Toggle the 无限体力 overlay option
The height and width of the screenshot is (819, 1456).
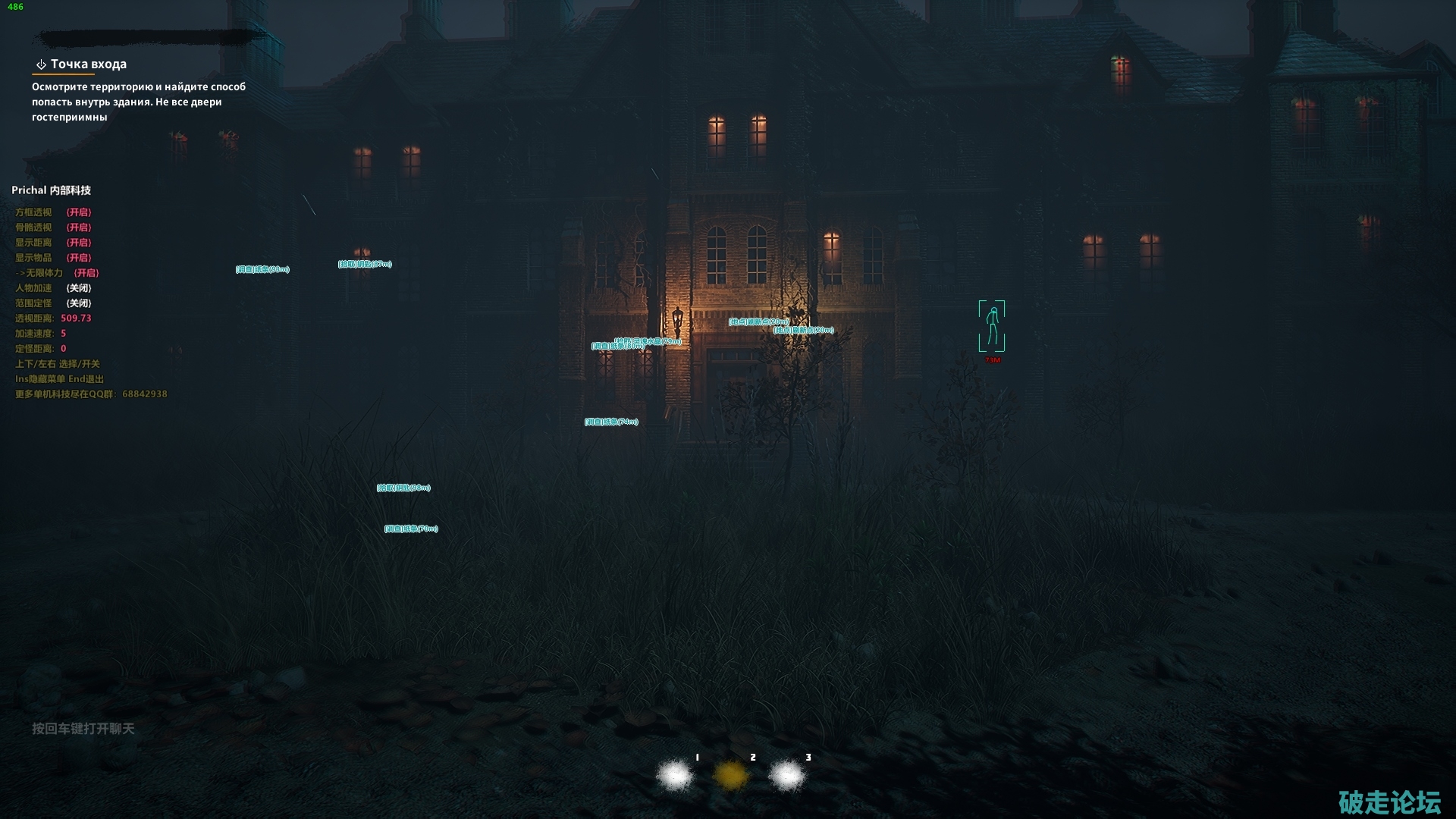coord(58,273)
